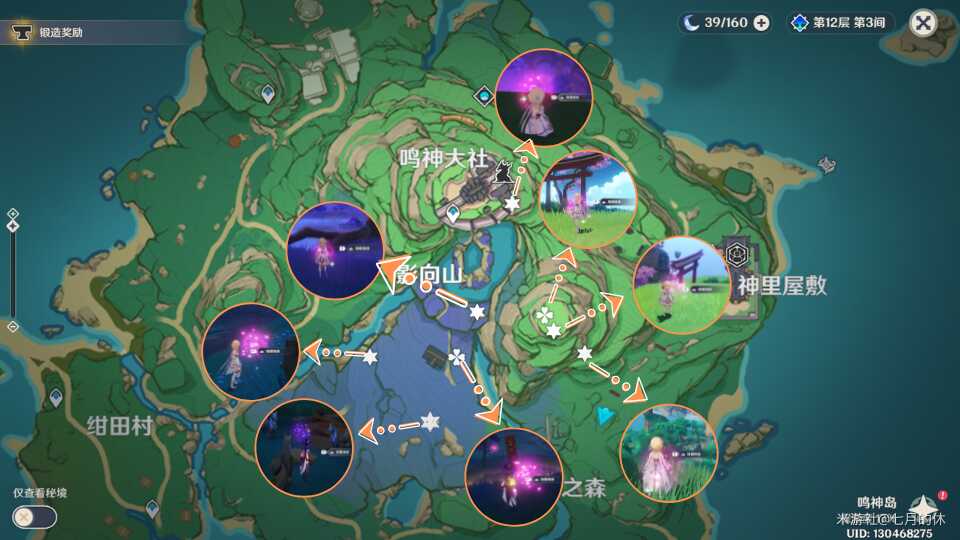960x540 pixels.
Task: Open the Spiral Abyss 第12层 第3间 indicator
Action: (x=842, y=22)
